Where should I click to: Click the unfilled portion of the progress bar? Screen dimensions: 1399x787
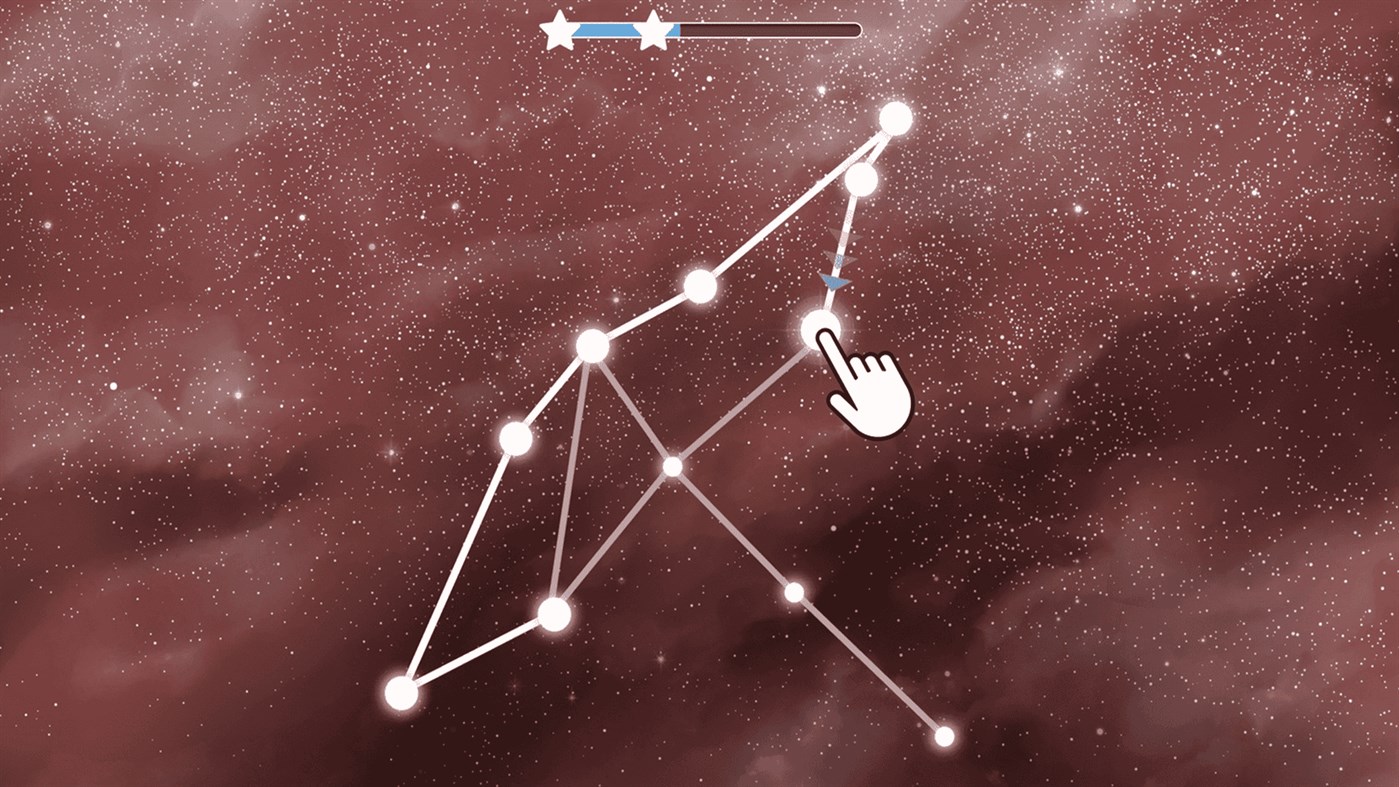pos(770,30)
